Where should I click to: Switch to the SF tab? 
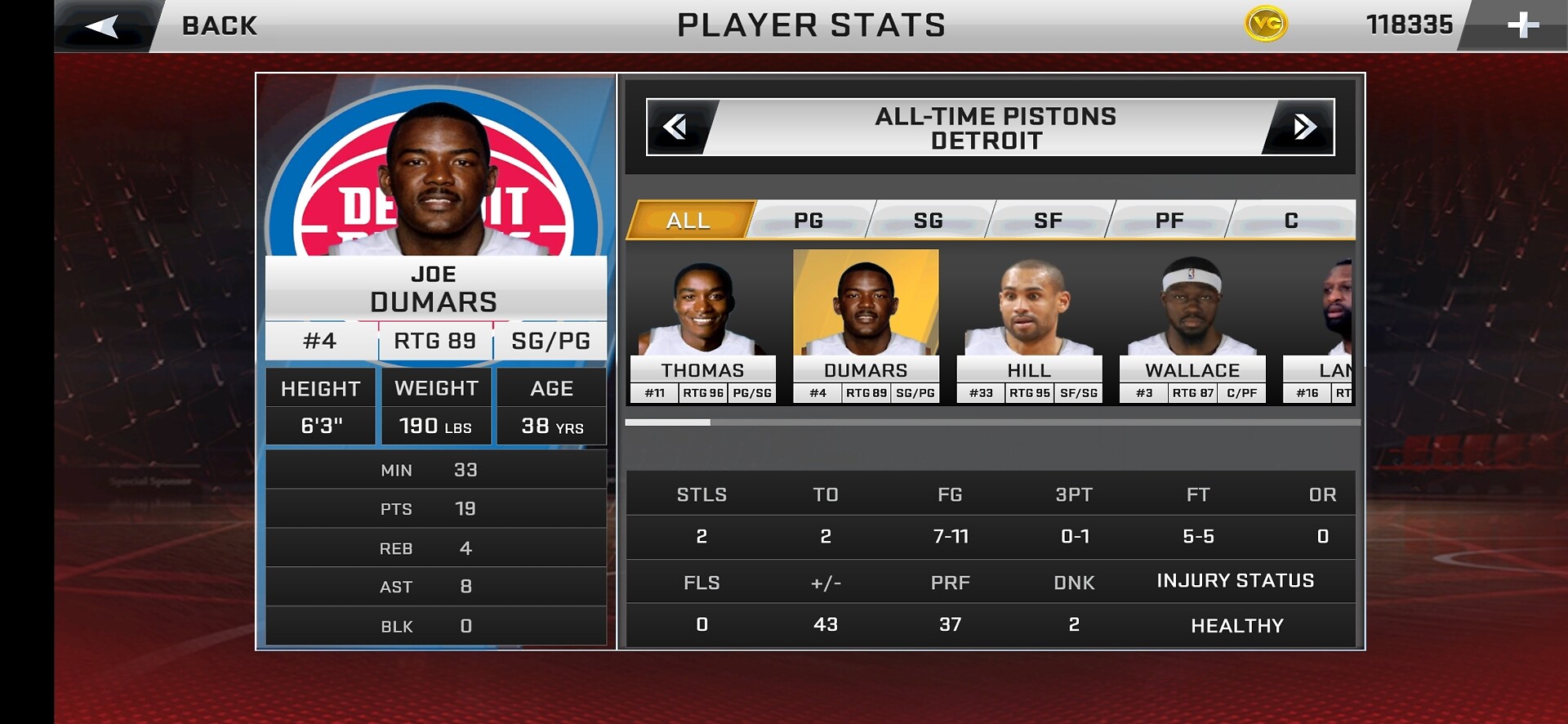[1049, 220]
